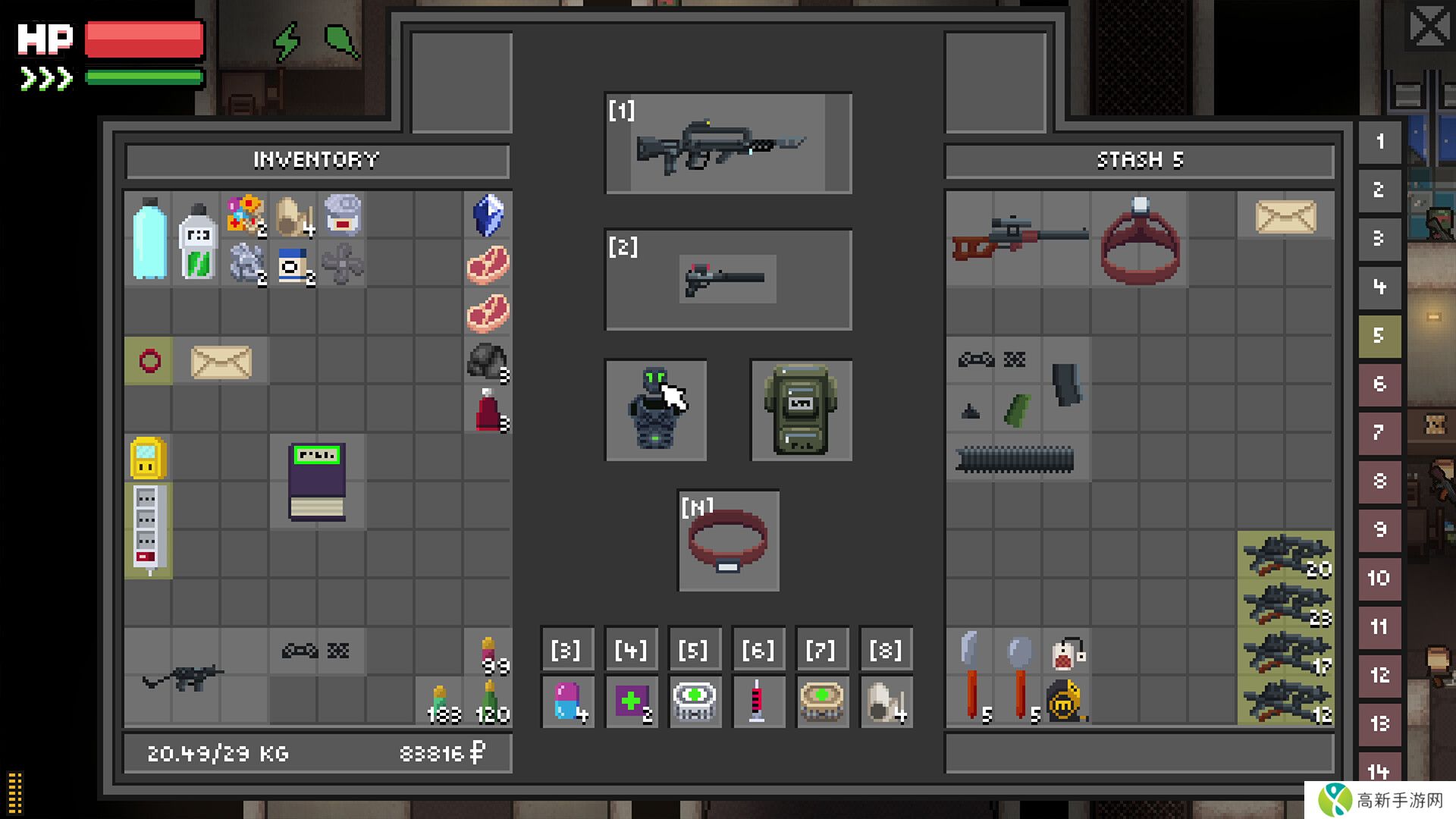Pick the sniper rifle in the stash
Viewport: 1456px width, 819px height.
tap(1018, 237)
